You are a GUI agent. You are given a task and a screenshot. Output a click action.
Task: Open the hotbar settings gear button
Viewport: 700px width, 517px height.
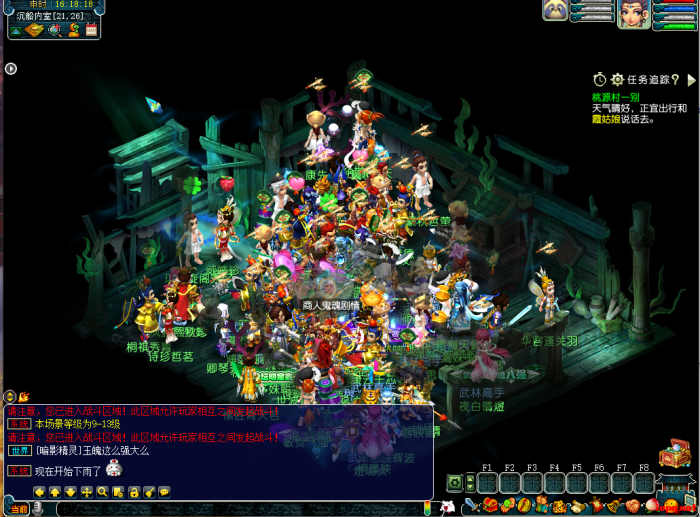point(455,482)
